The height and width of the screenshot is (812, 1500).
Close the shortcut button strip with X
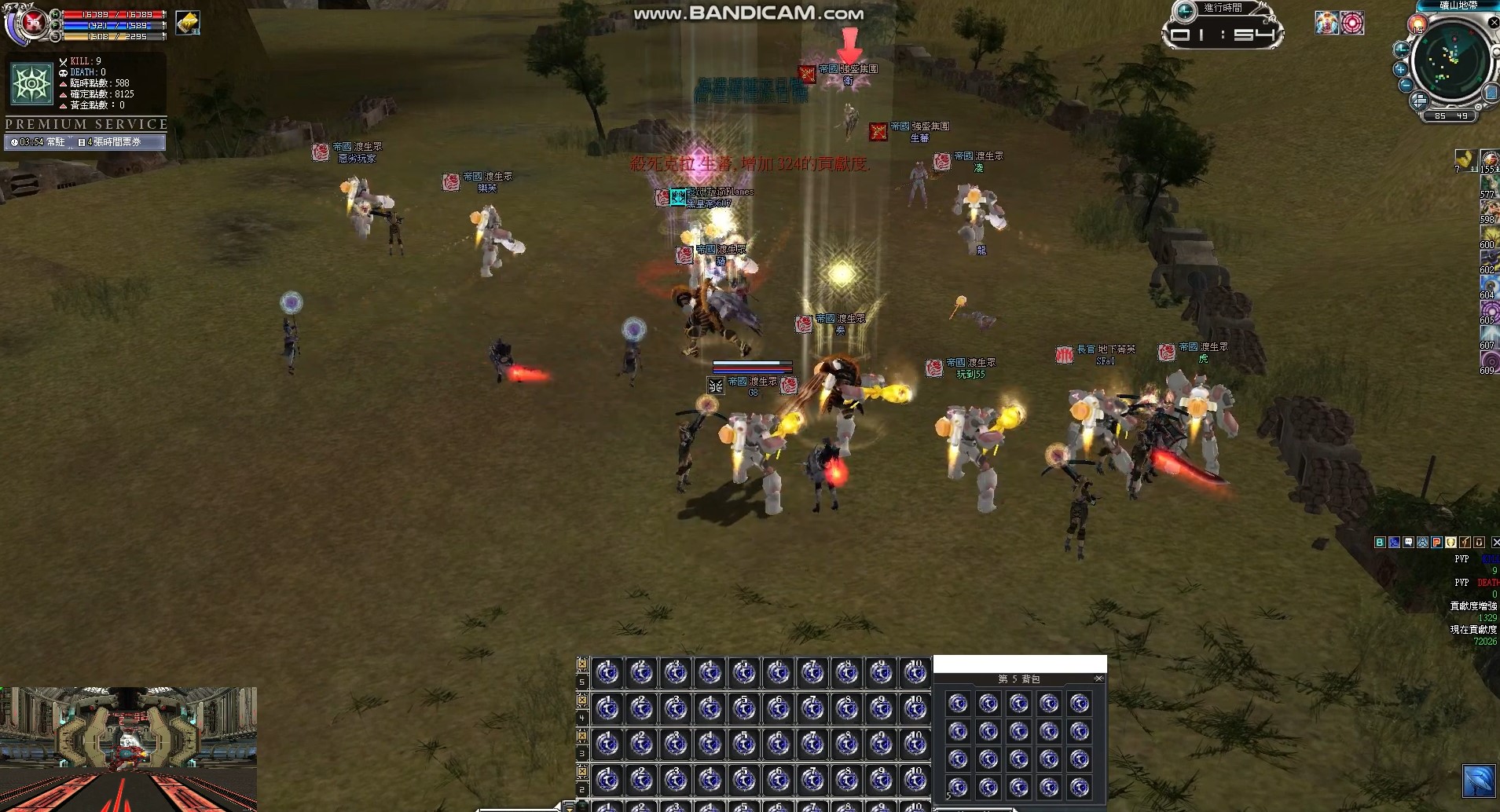(x=1494, y=542)
